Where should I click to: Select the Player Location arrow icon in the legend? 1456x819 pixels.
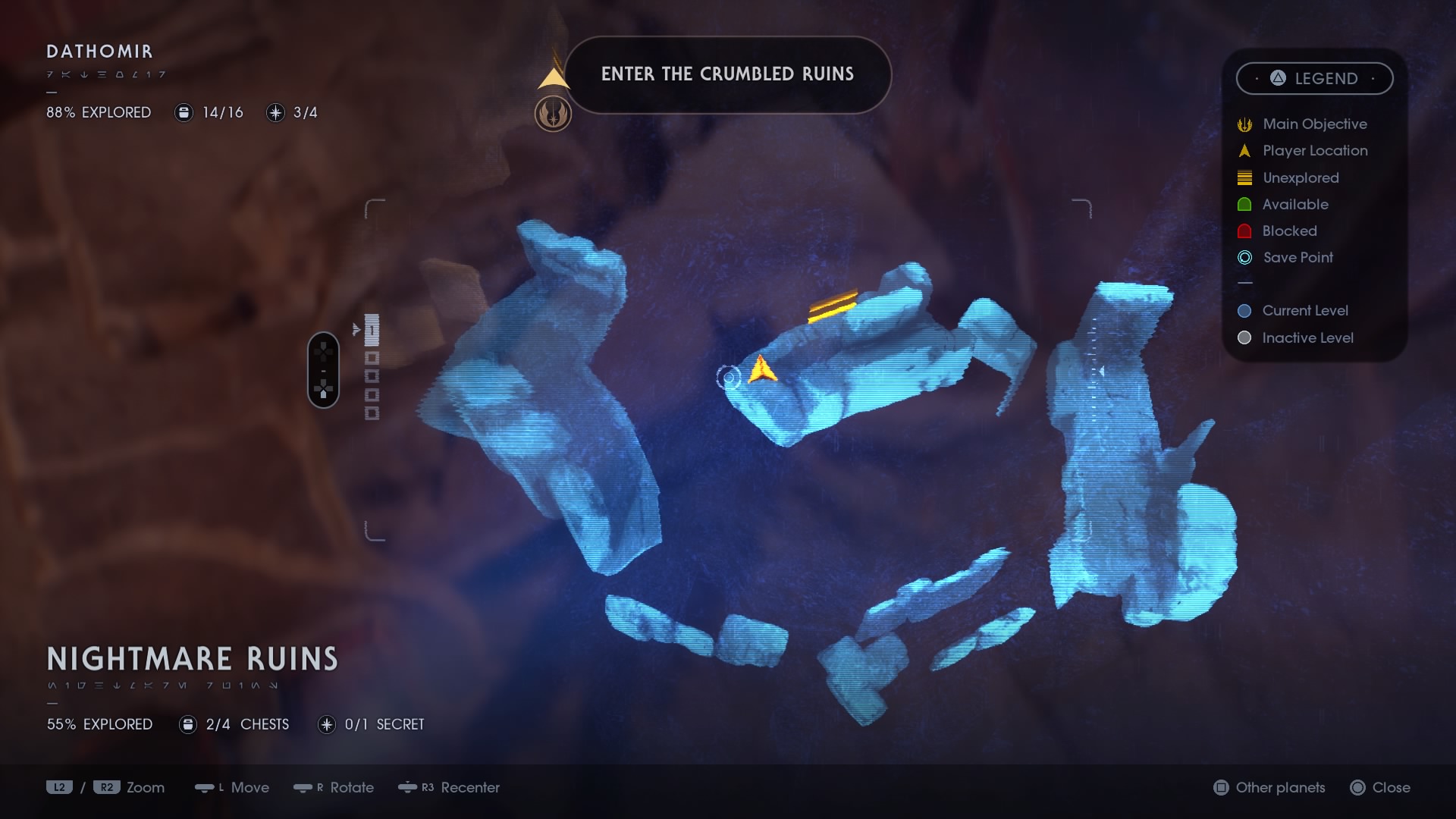(1244, 150)
